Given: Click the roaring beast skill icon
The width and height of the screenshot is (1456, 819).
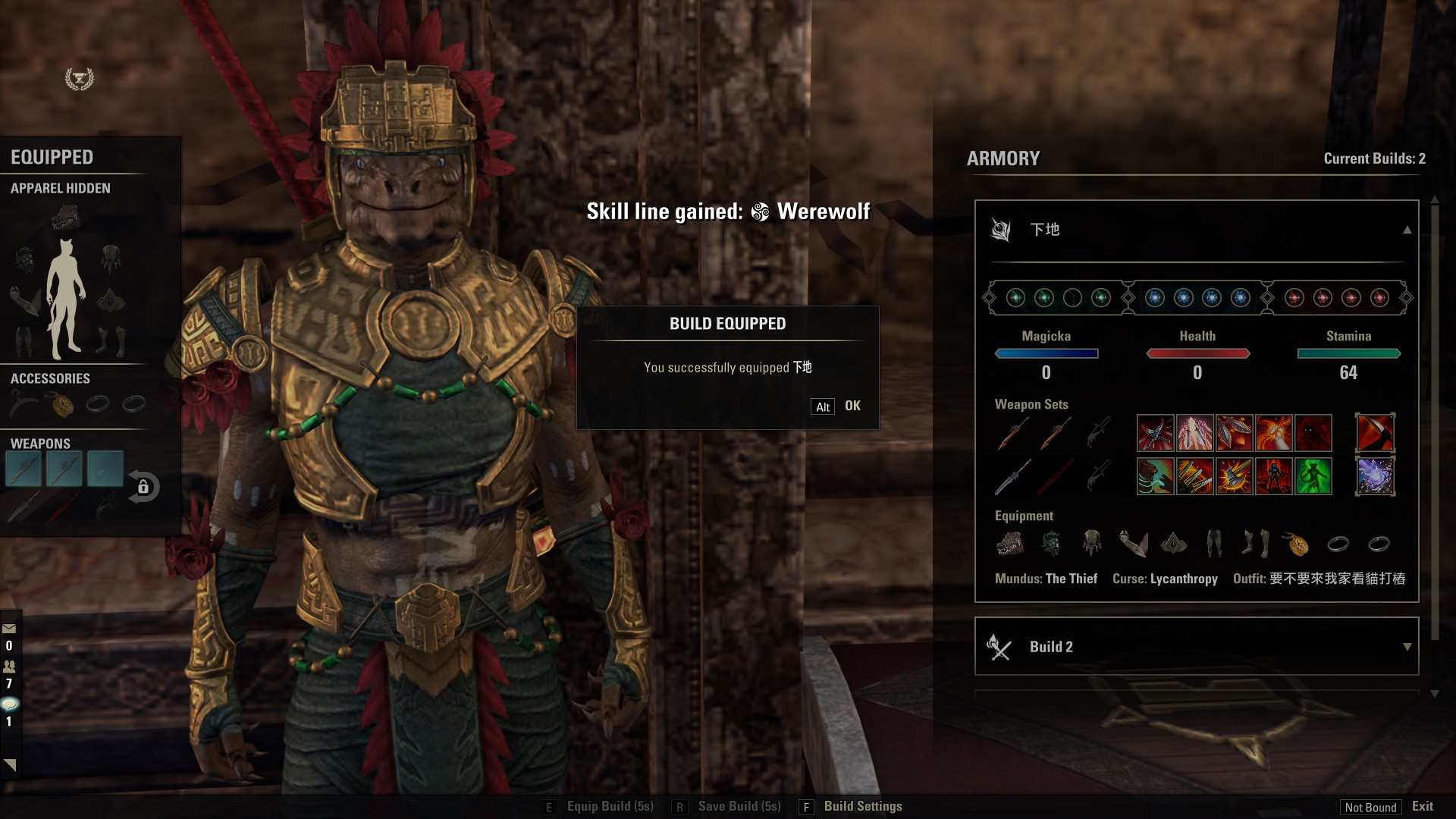Looking at the screenshot, I should pyautogui.click(x=1155, y=476).
